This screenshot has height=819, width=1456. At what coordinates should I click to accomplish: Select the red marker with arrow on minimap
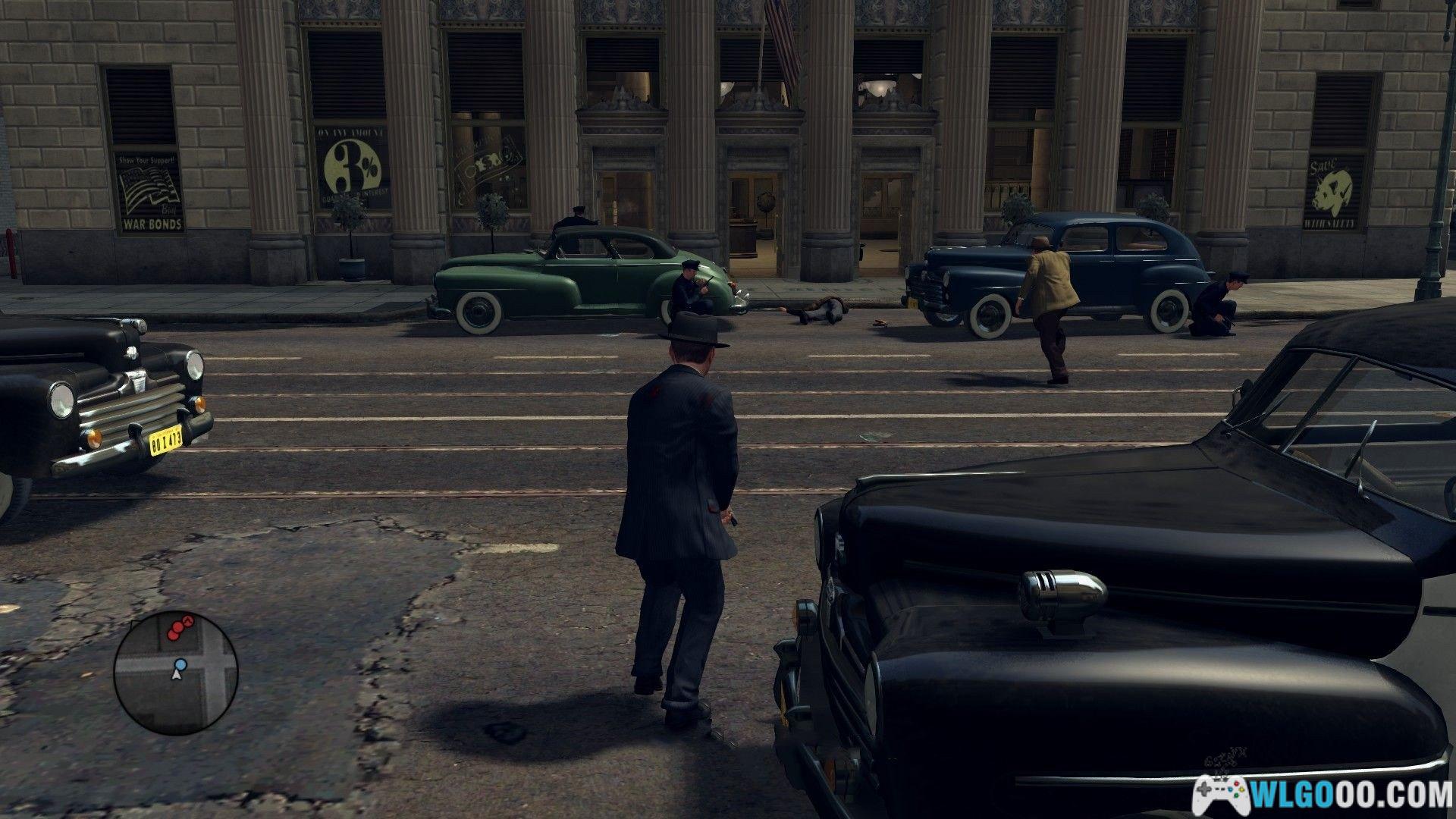pos(189,622)
